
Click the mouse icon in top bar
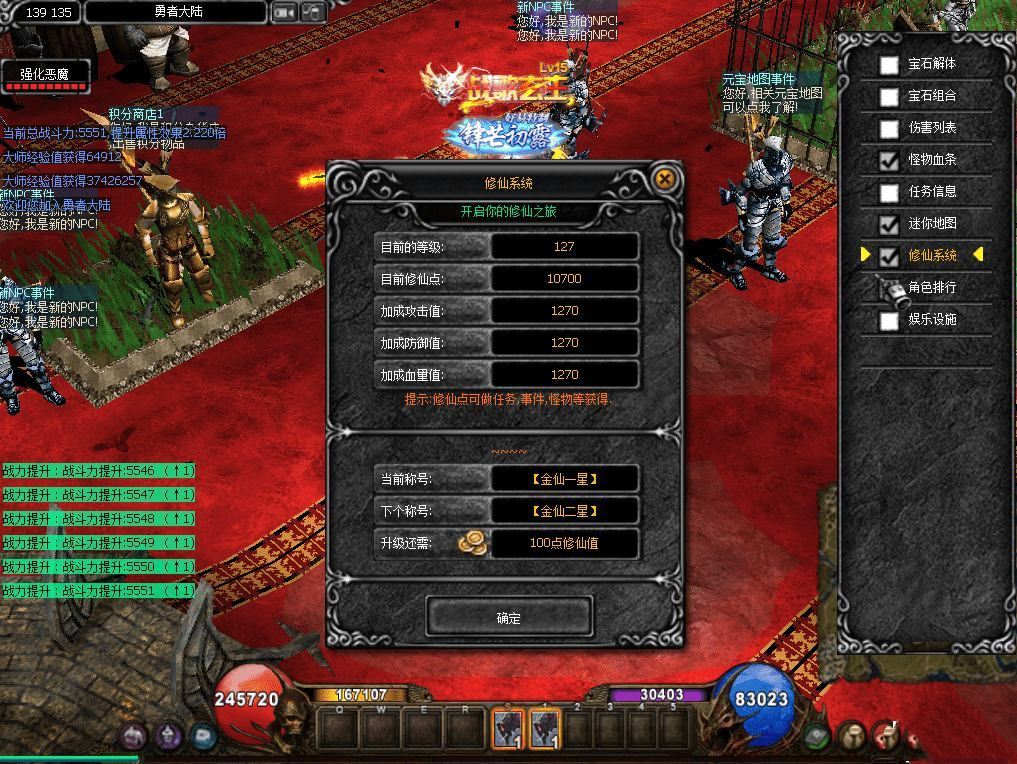click(313, 13)
